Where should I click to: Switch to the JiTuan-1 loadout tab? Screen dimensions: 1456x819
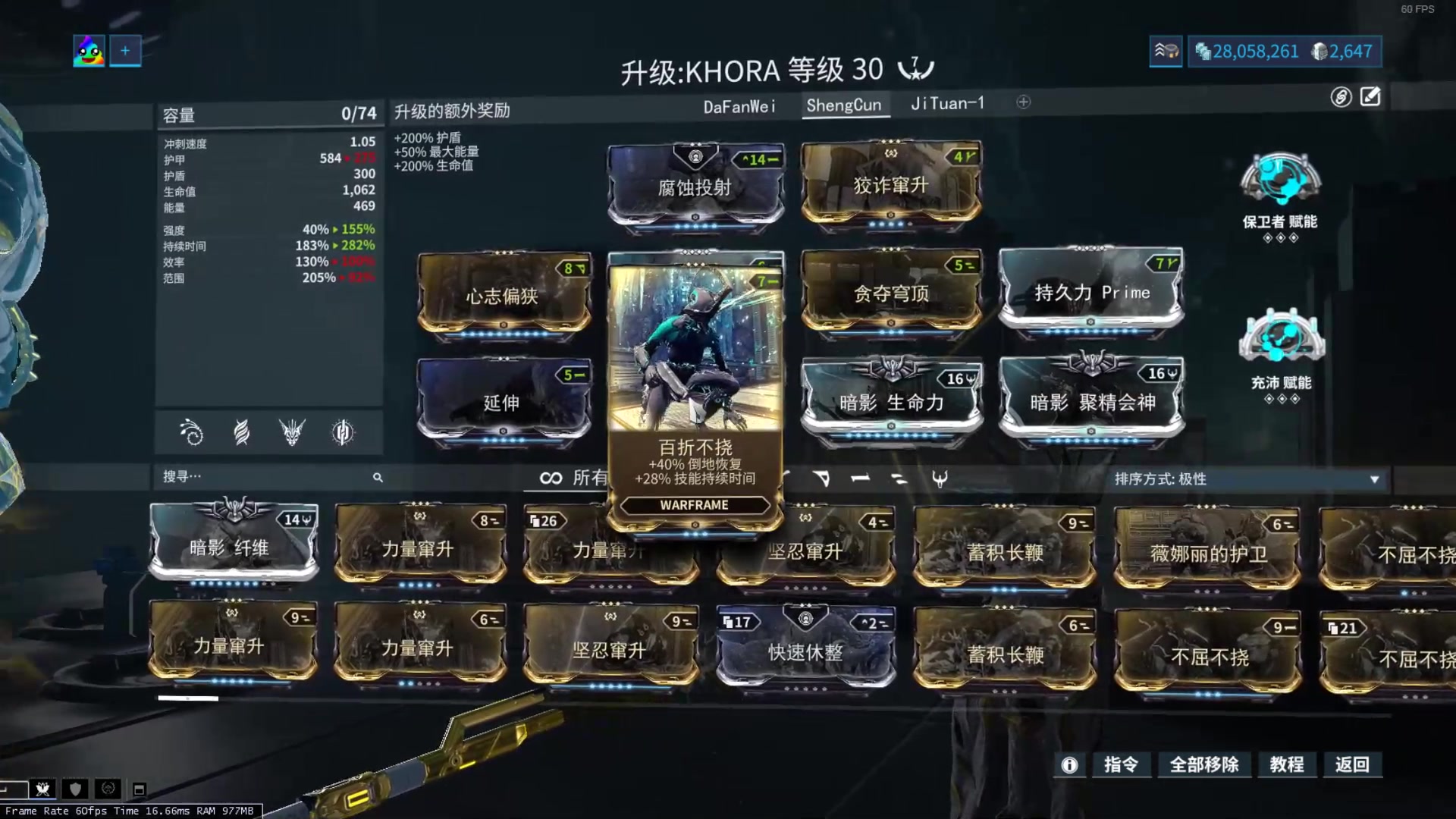pyautogui.click(x=947, y=104)
